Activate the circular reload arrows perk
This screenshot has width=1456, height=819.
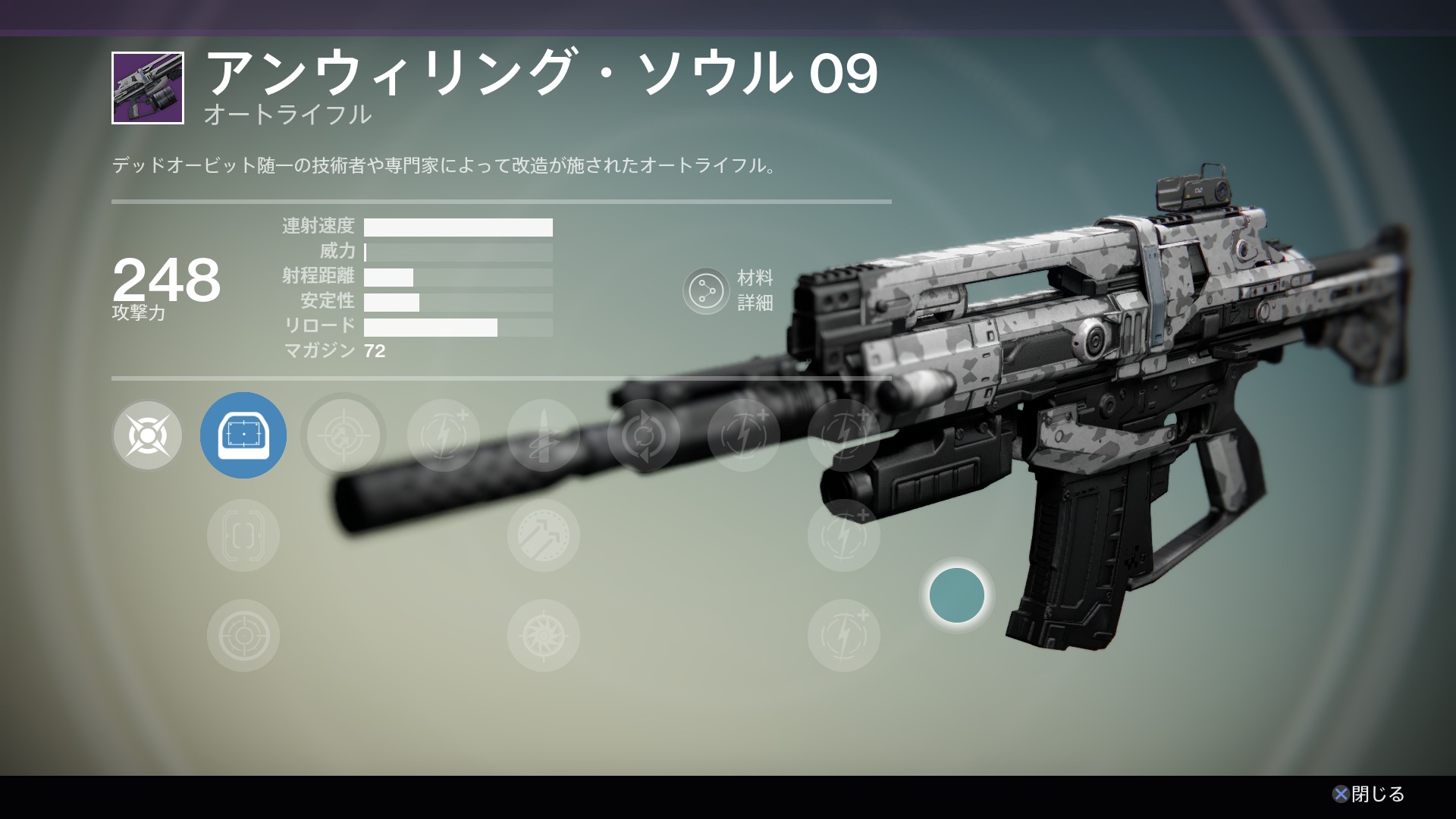tap(644, 435)
